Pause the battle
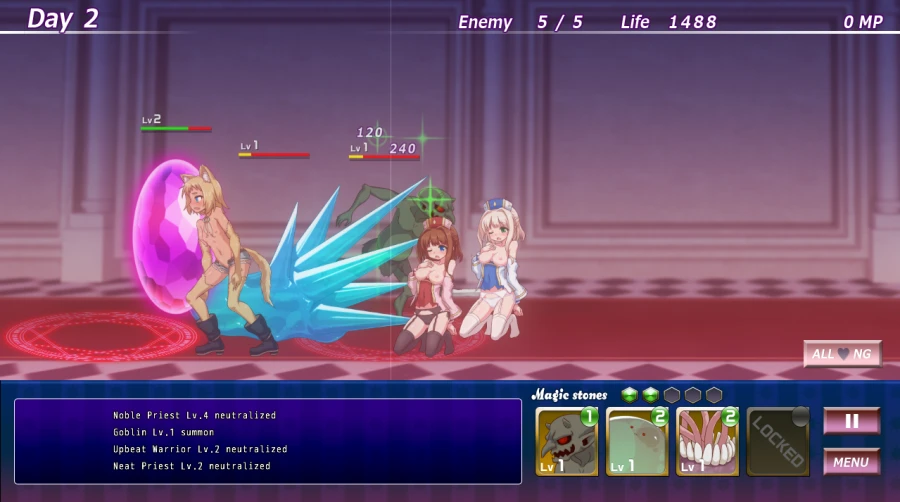 coord(851,421)
